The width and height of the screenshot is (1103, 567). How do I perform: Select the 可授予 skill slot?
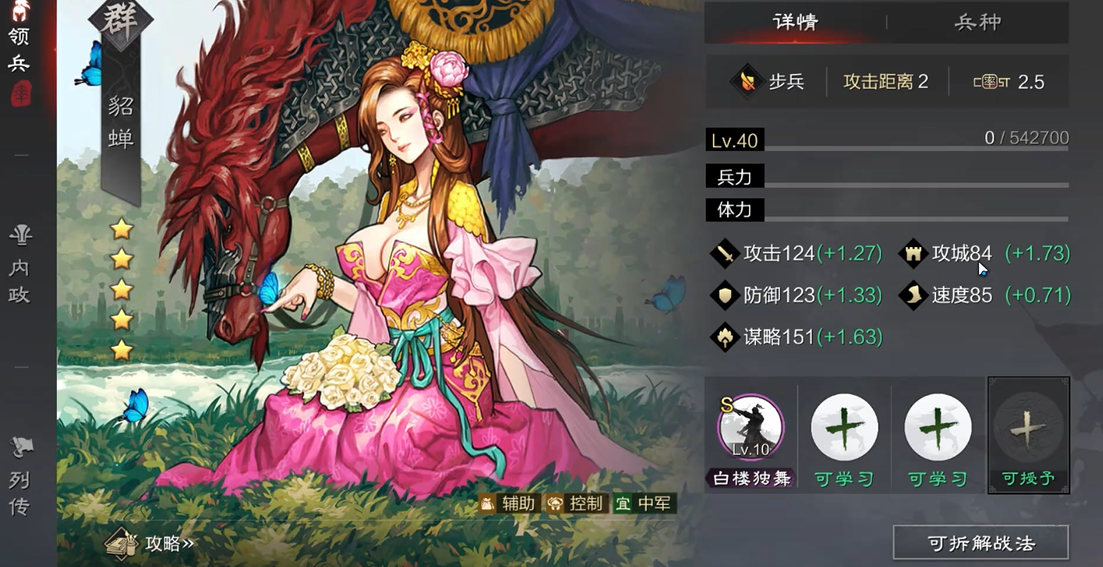pyautogui.click(x=1028, y=430)
